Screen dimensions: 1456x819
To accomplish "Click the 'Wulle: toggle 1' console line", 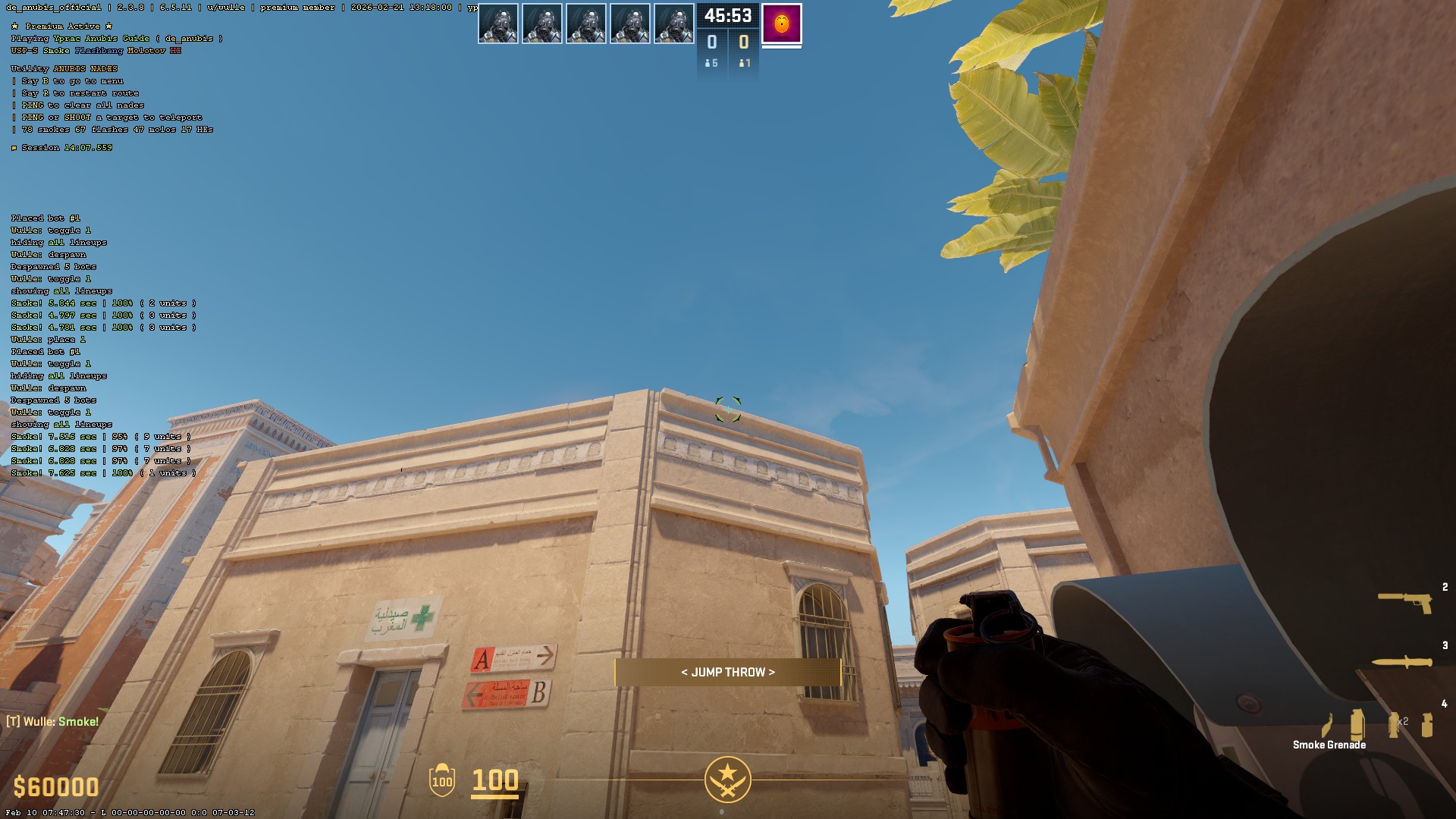I will tap(49, 231).
